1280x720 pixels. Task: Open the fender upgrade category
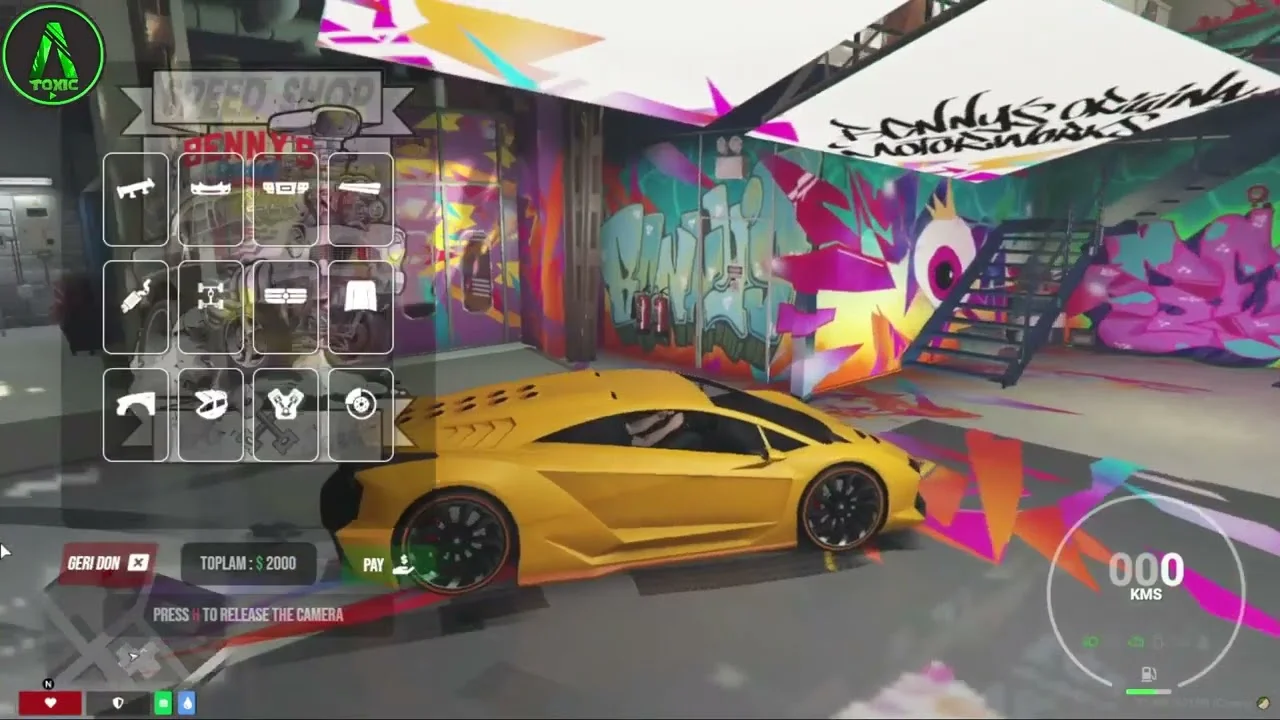point(136,415)
